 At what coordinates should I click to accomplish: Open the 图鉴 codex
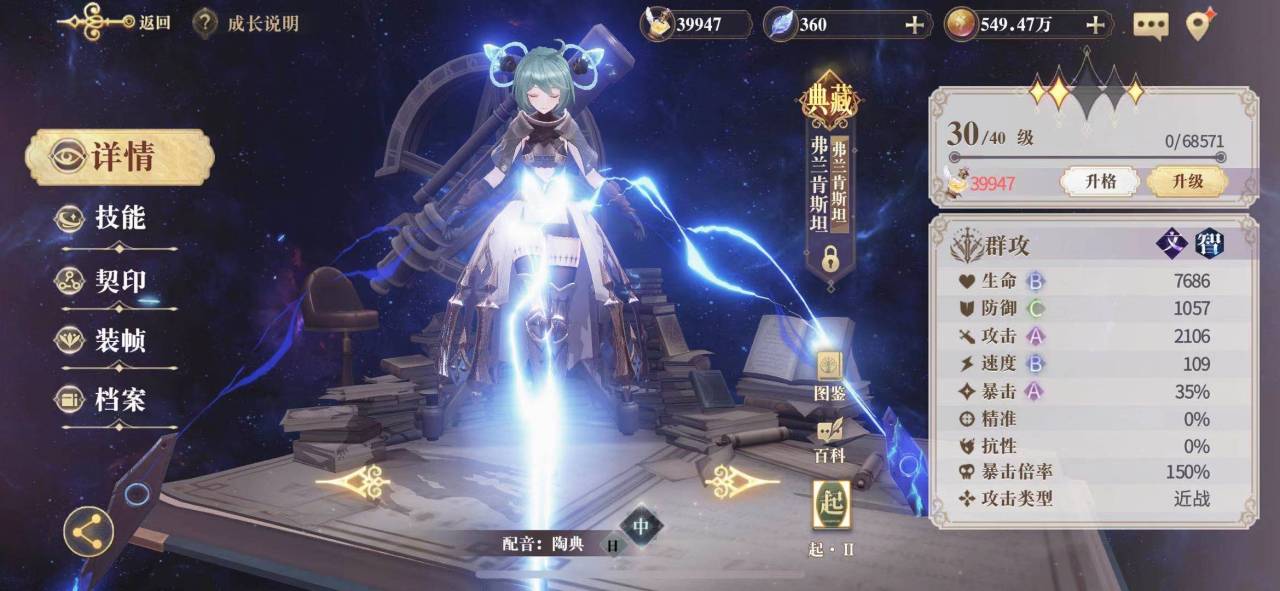pyautogui.click(x=830, y=376)
